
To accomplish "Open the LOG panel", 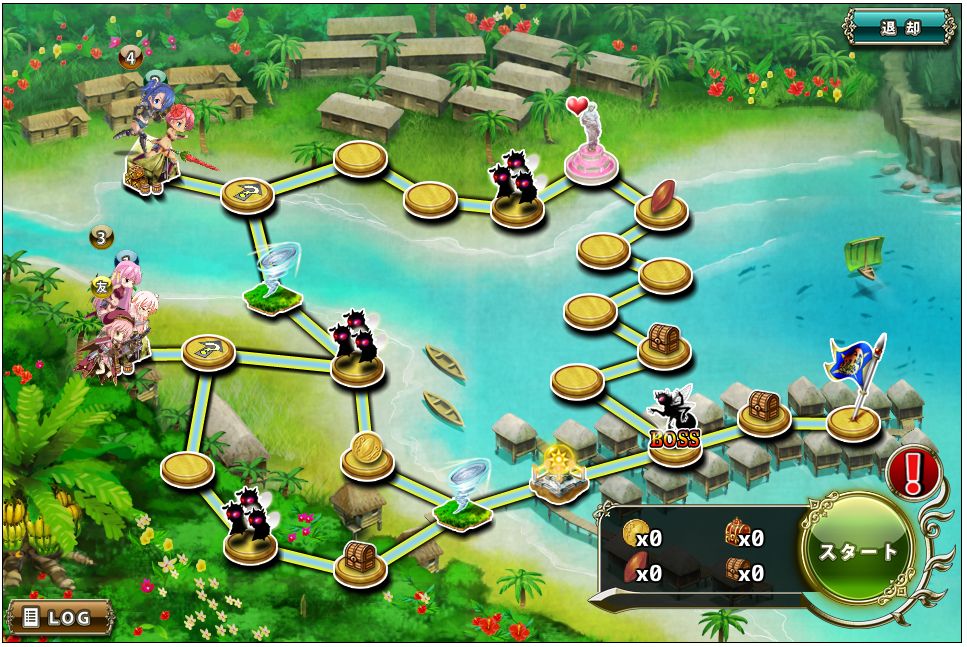I will 60,616.
